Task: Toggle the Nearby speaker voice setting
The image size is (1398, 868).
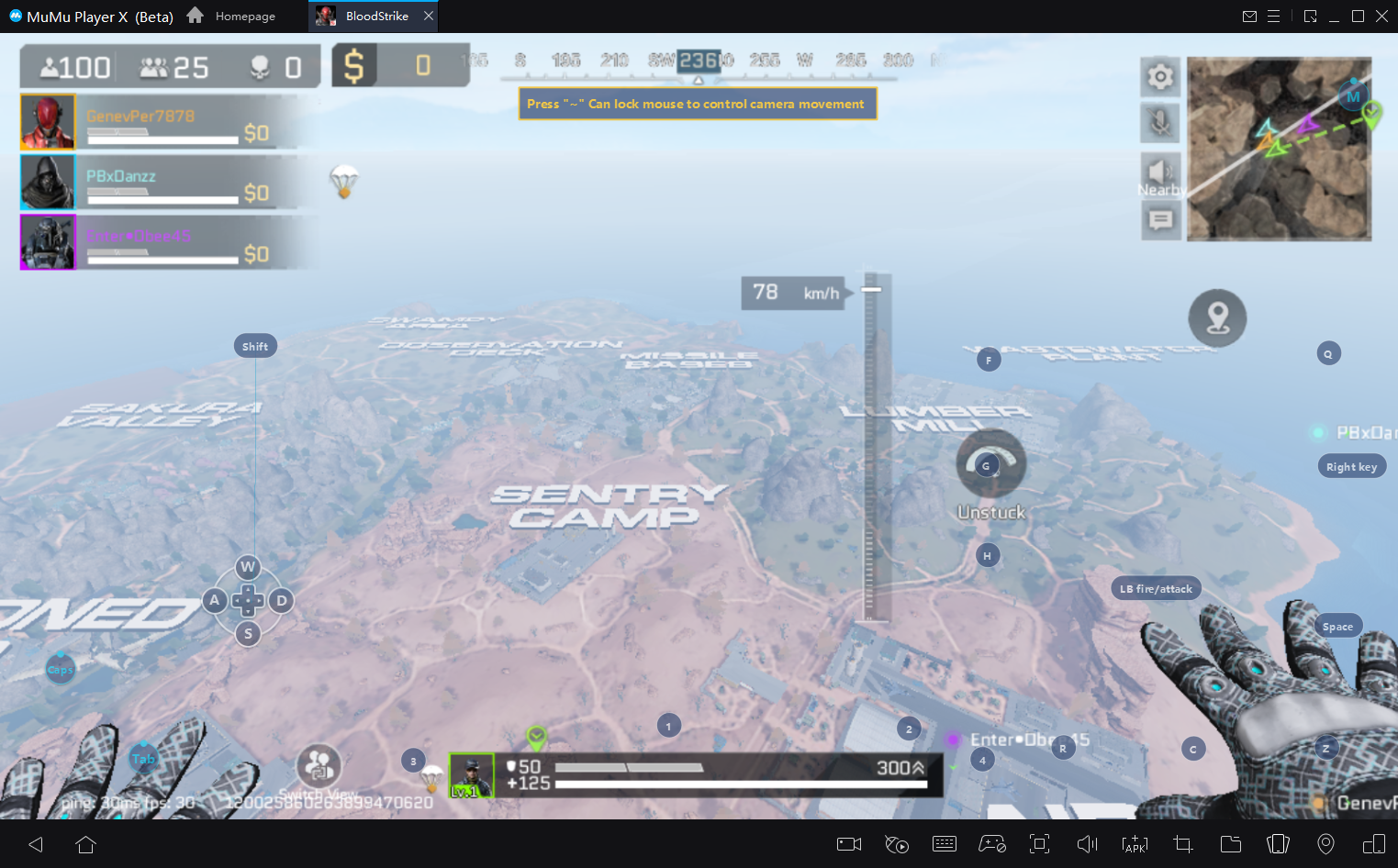Action: click(x=1160, y=172)
